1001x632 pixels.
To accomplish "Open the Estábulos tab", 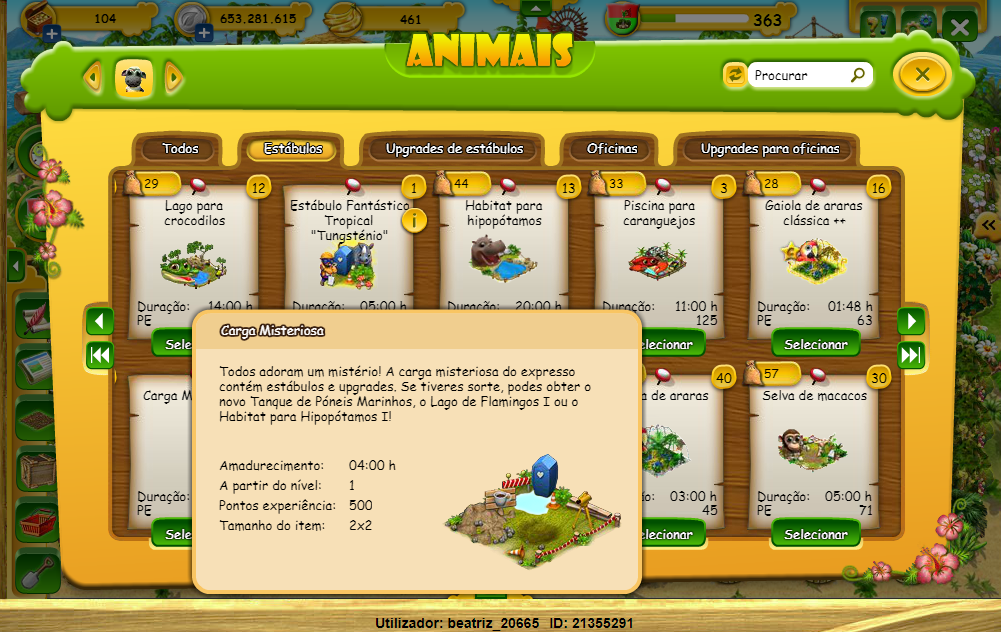I will click(293, 149).
